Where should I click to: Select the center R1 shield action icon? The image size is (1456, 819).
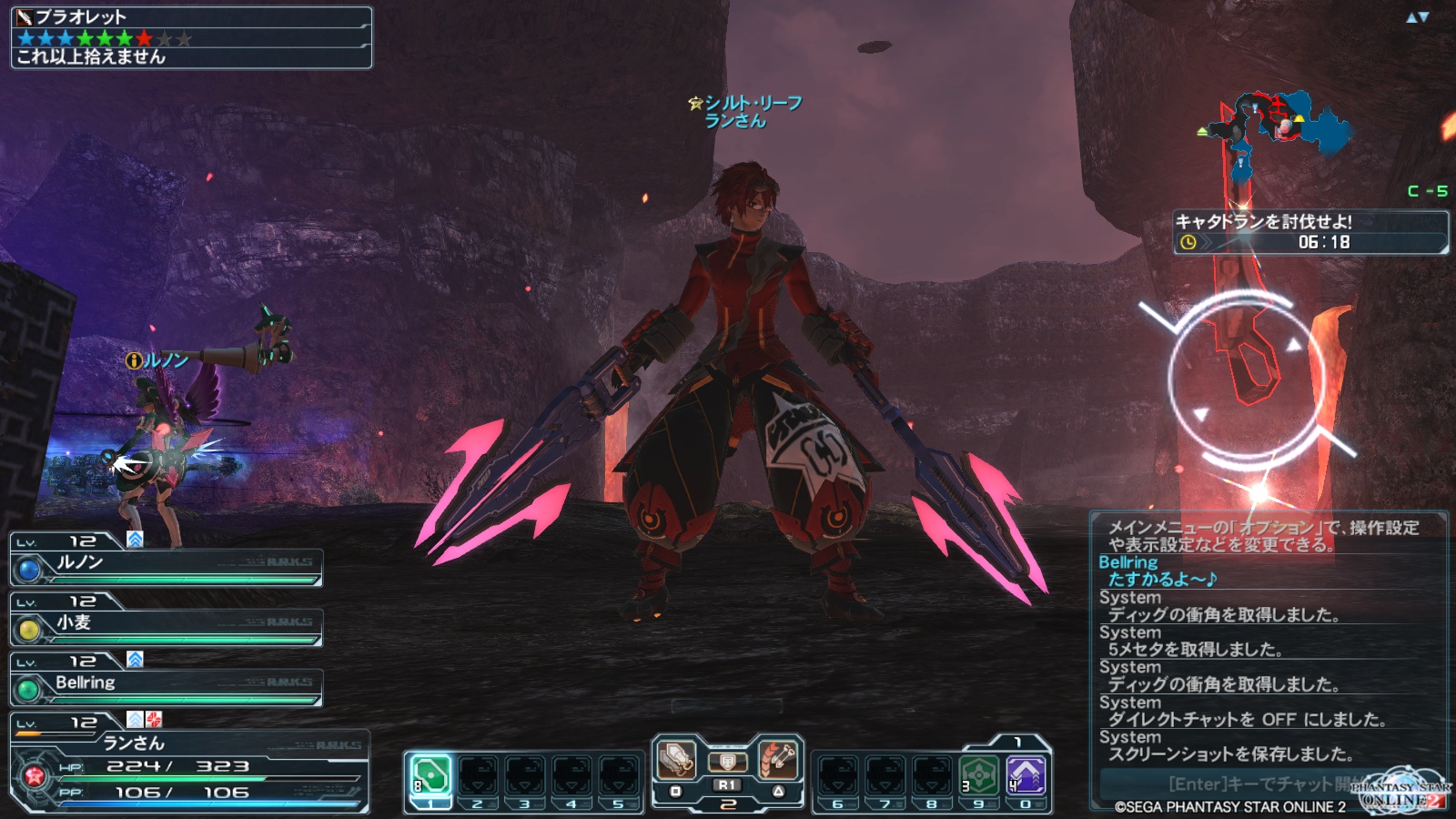pyautogui.click(x=727, y=763)
